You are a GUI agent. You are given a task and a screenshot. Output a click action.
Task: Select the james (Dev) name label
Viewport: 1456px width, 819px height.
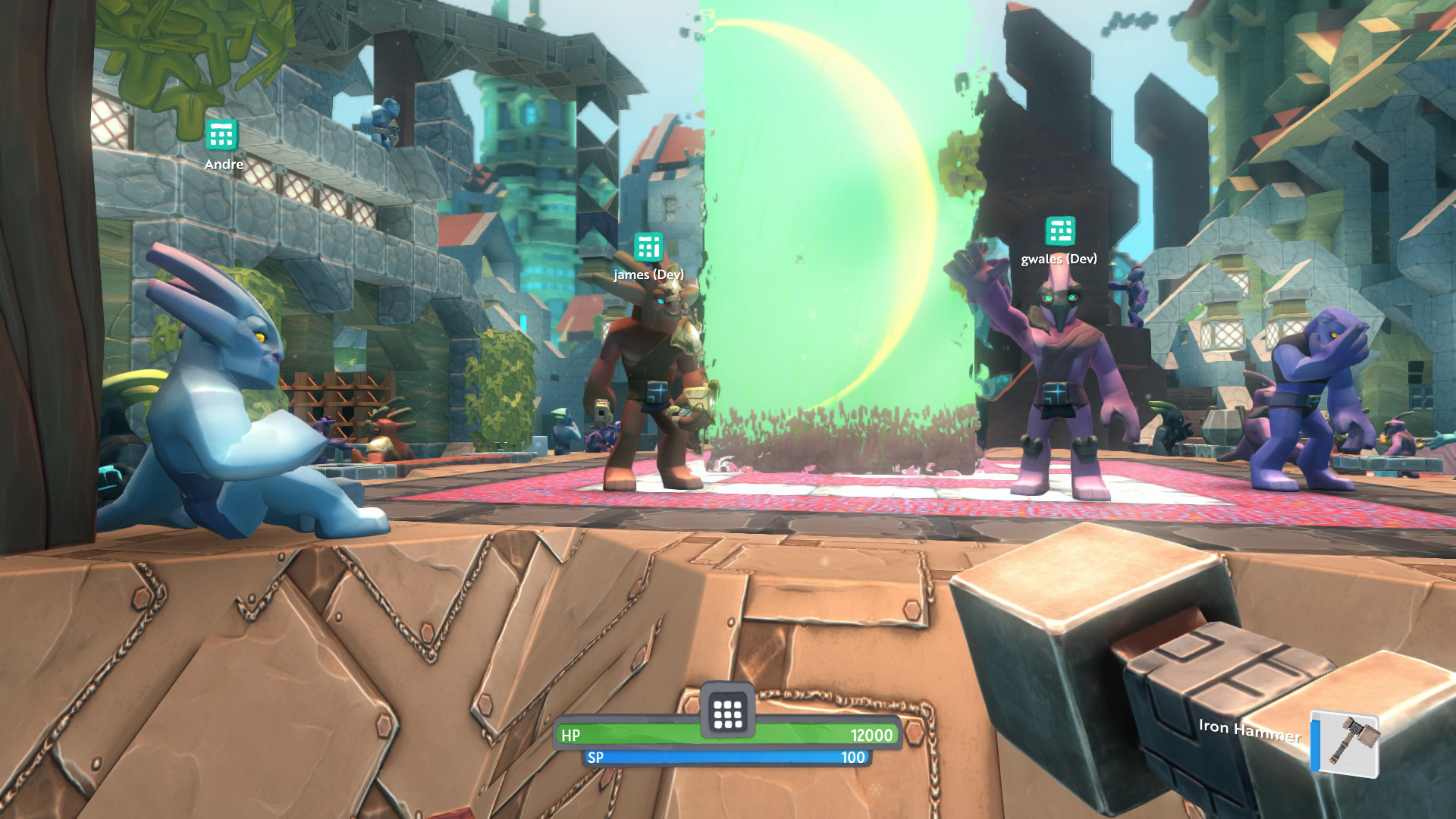(x=648, y=276)
